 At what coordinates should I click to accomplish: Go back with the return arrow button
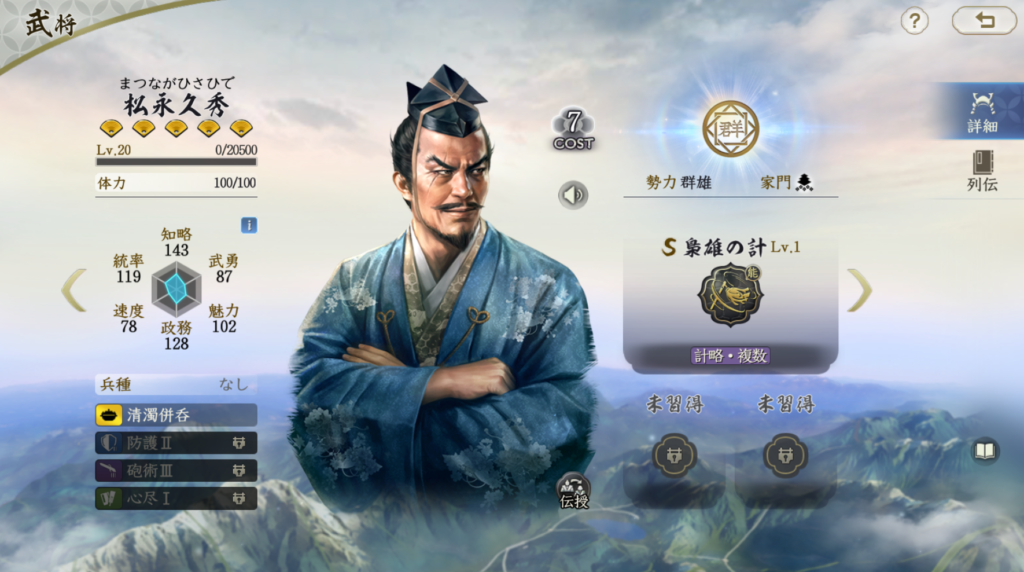(983, 21)
